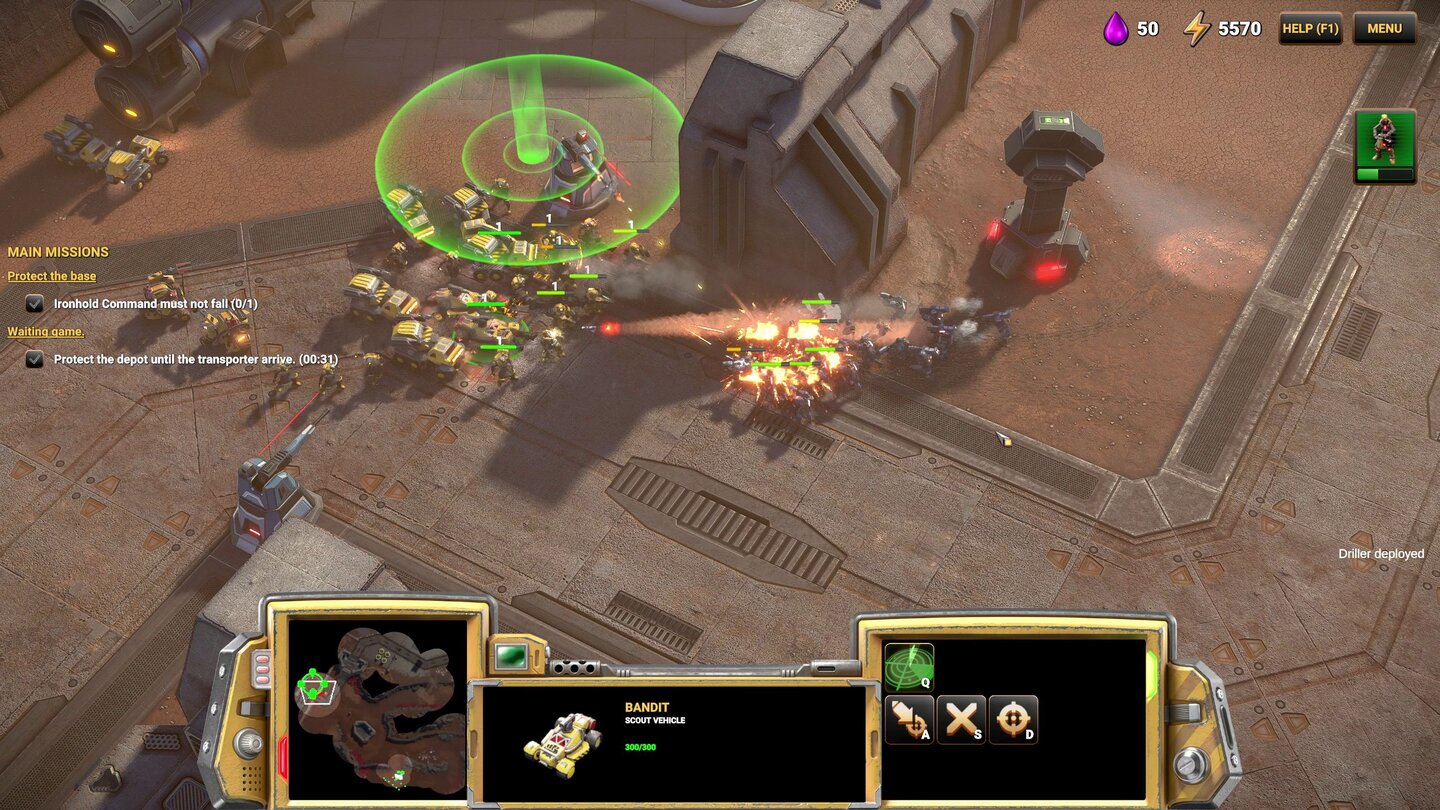Choose the attack-move command (A)

tap(909, 719)
